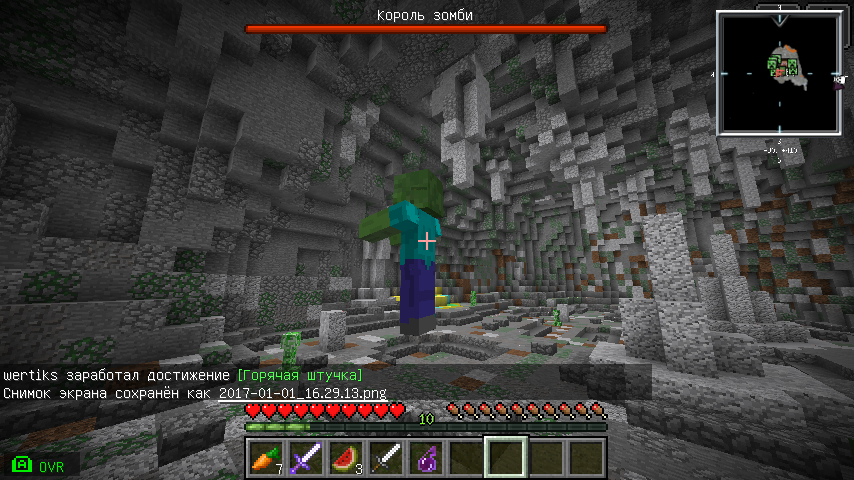Select the watermelon slice slot
The width and height of the screenshot is (854, 480).
click(x=345, y=457)
